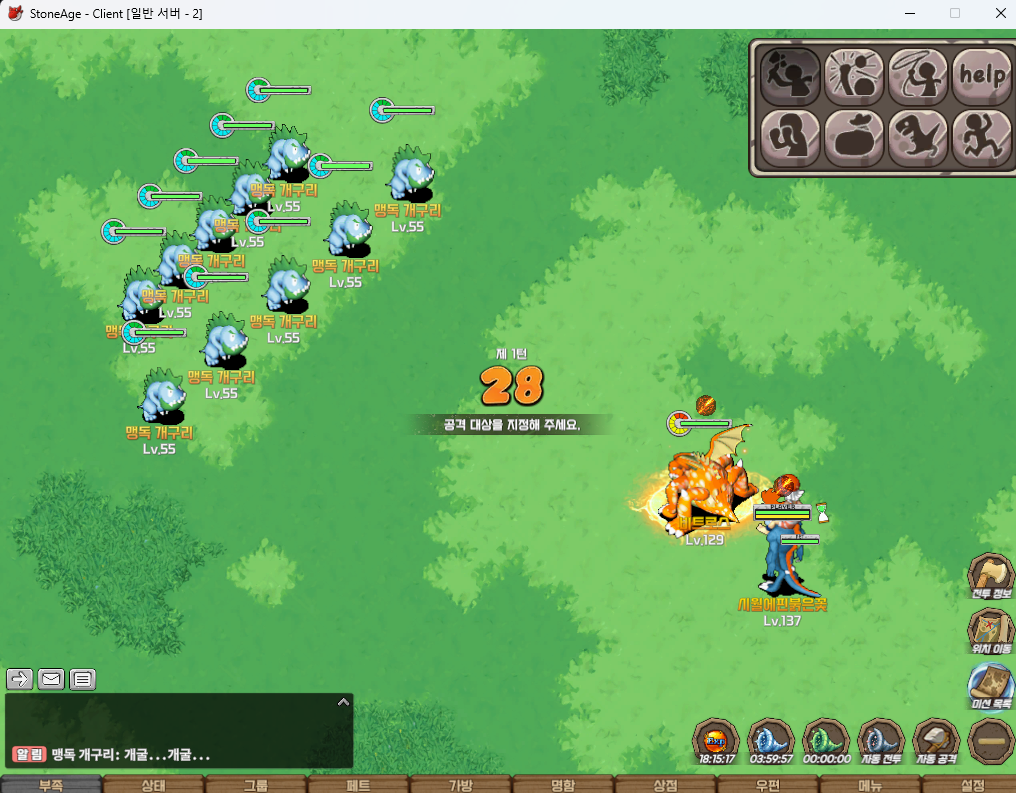Open the item bag battle command
This screenshot has width=1016, height=793.
854,137
